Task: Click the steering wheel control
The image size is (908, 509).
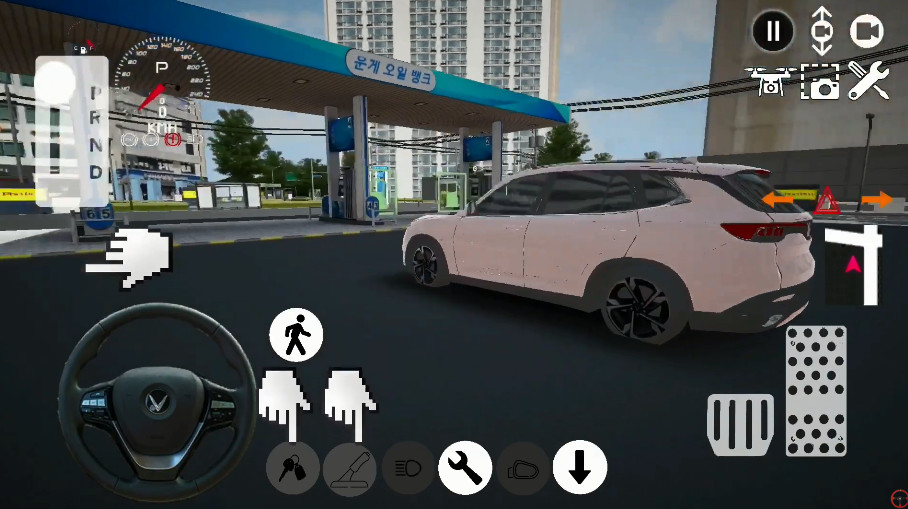Action: pyautogui.click(x=153, y=401)
